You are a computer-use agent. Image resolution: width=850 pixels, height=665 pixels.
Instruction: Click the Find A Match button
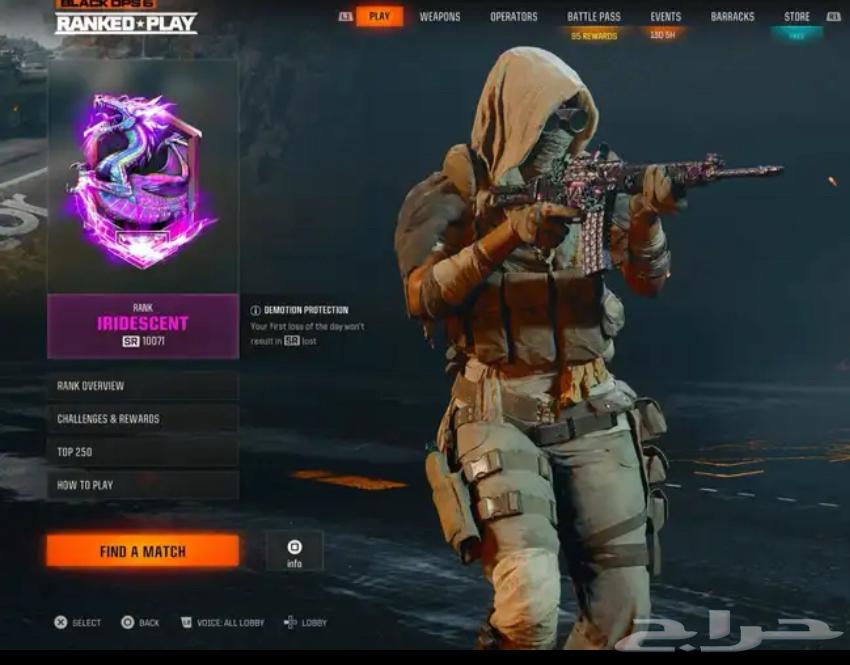tap(142, 551)
